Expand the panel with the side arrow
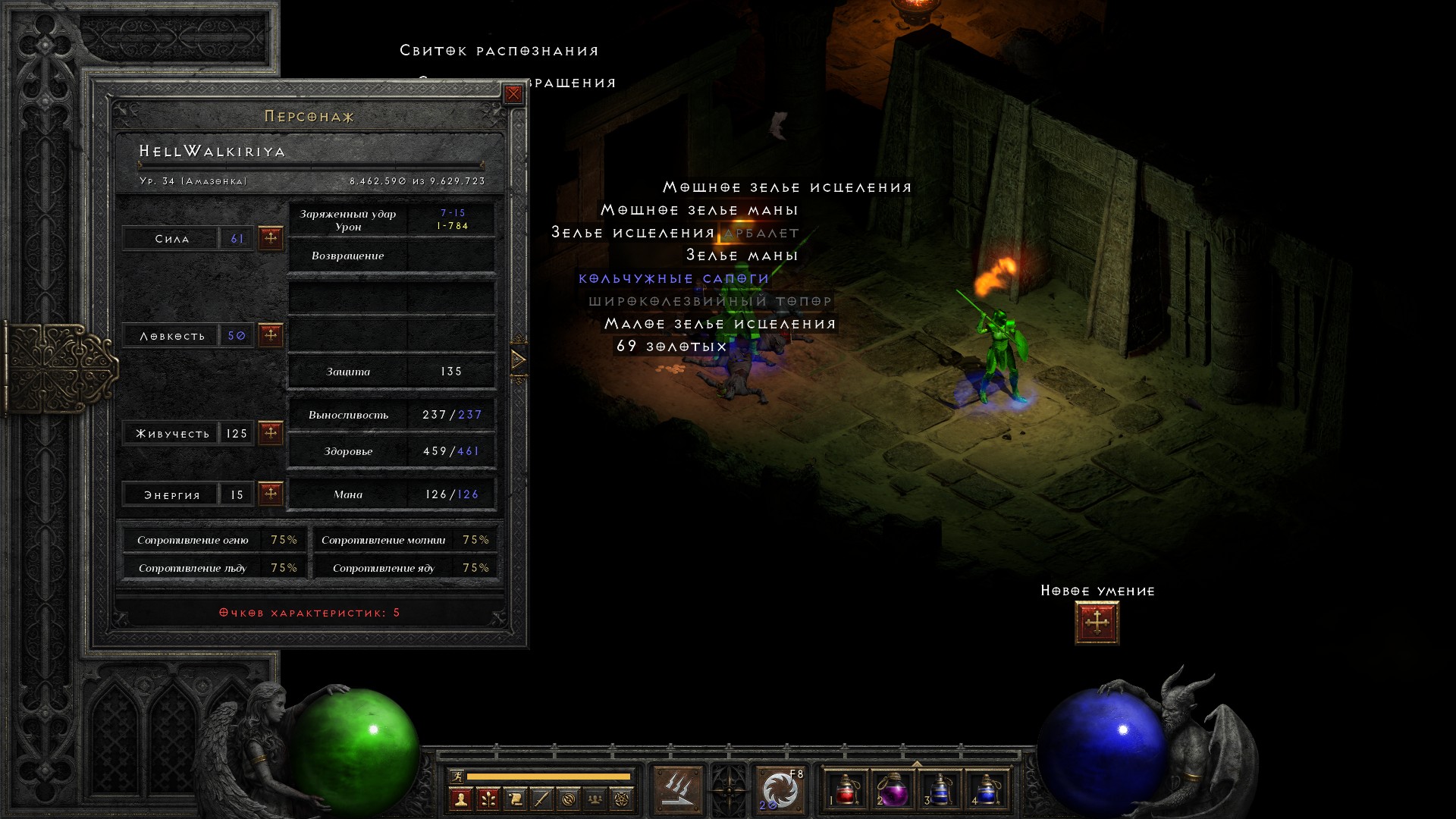This screenshot has height=819, width=1456. click(x=519, y=359)
